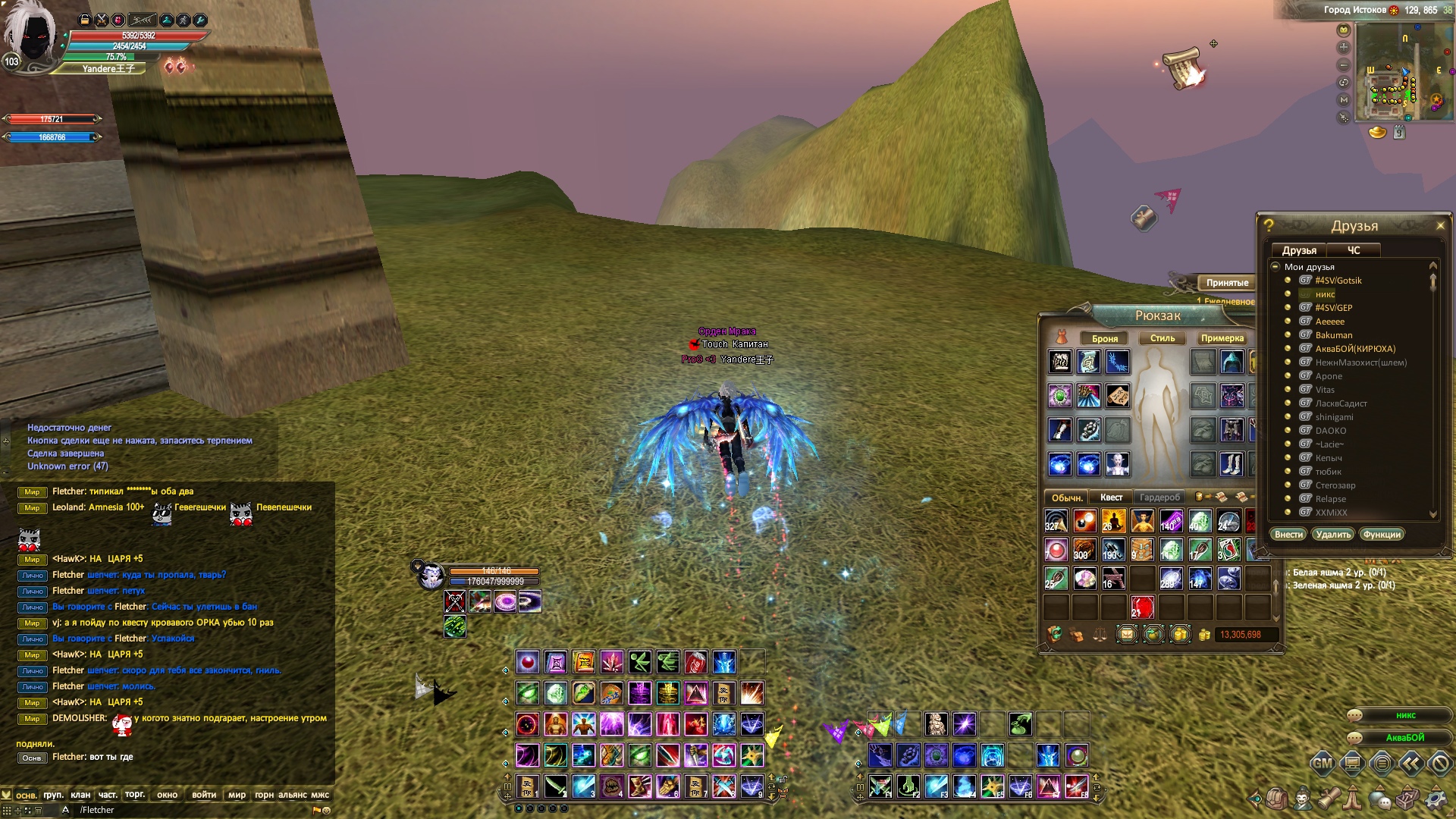
Task: Switch inventory to the Квест tab
Action: tap(1111, 497)
